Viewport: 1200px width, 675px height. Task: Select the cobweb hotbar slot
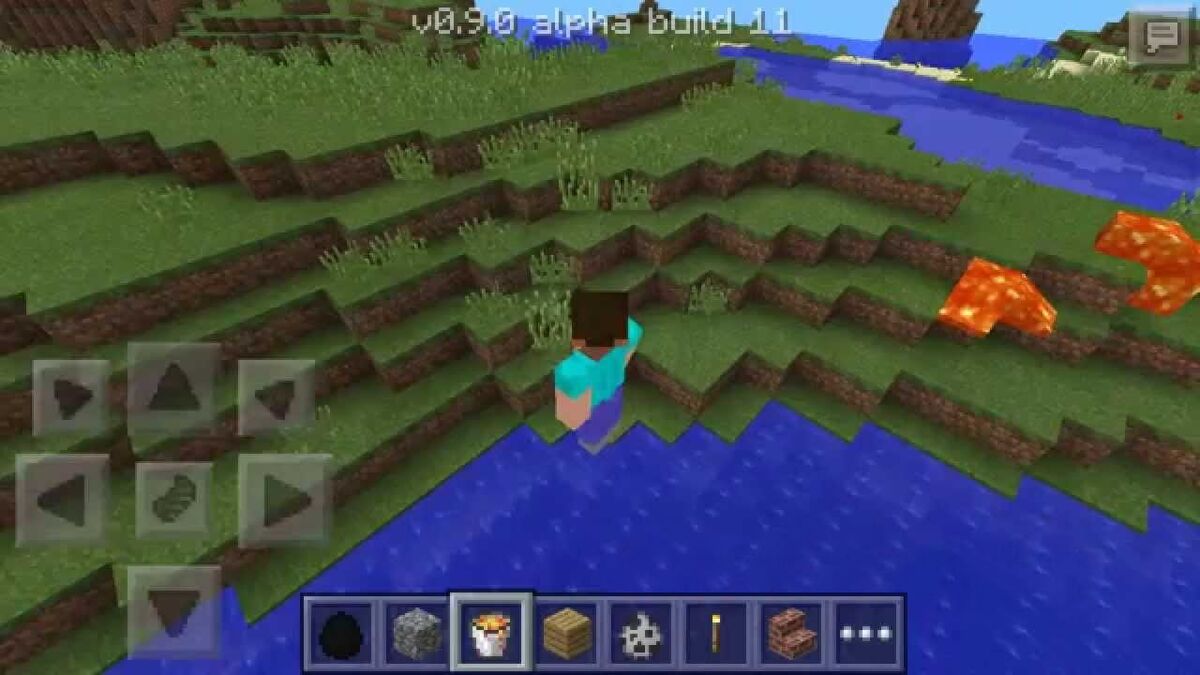(x=641, y=633)
